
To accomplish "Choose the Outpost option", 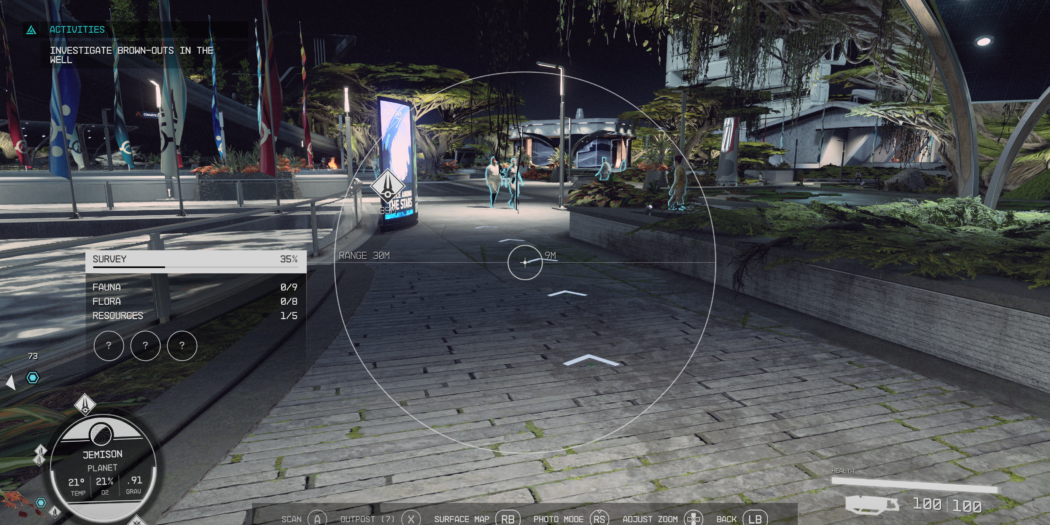I will point(380,519).
